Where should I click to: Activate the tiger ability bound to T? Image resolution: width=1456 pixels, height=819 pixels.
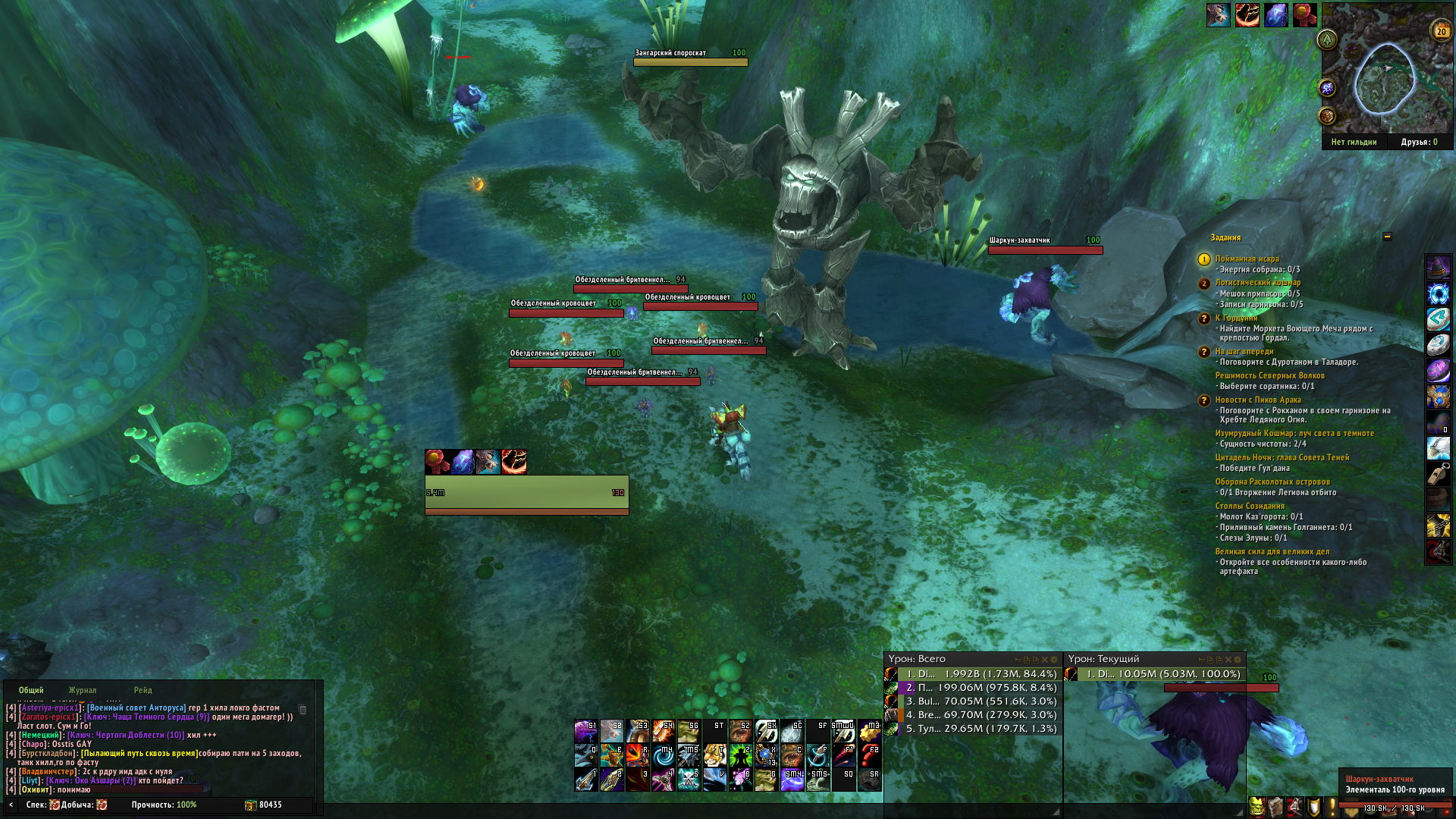pos(714,755)
